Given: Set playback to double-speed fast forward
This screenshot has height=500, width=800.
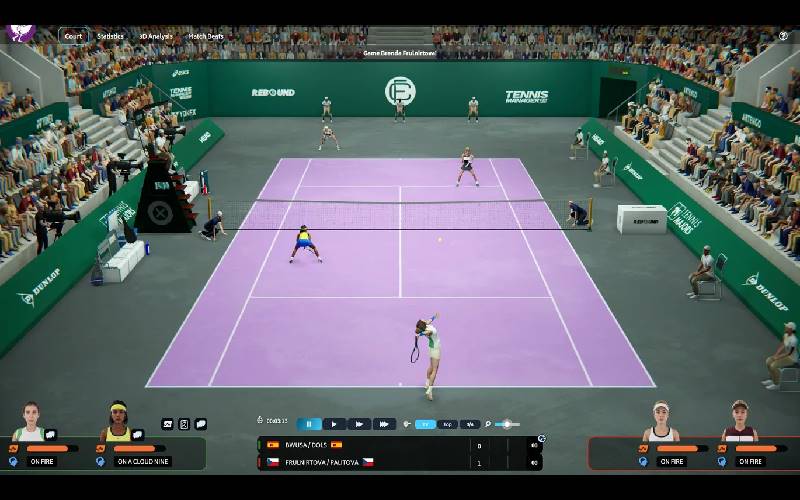Looking at the screenshot, I should tap(359, 424).
